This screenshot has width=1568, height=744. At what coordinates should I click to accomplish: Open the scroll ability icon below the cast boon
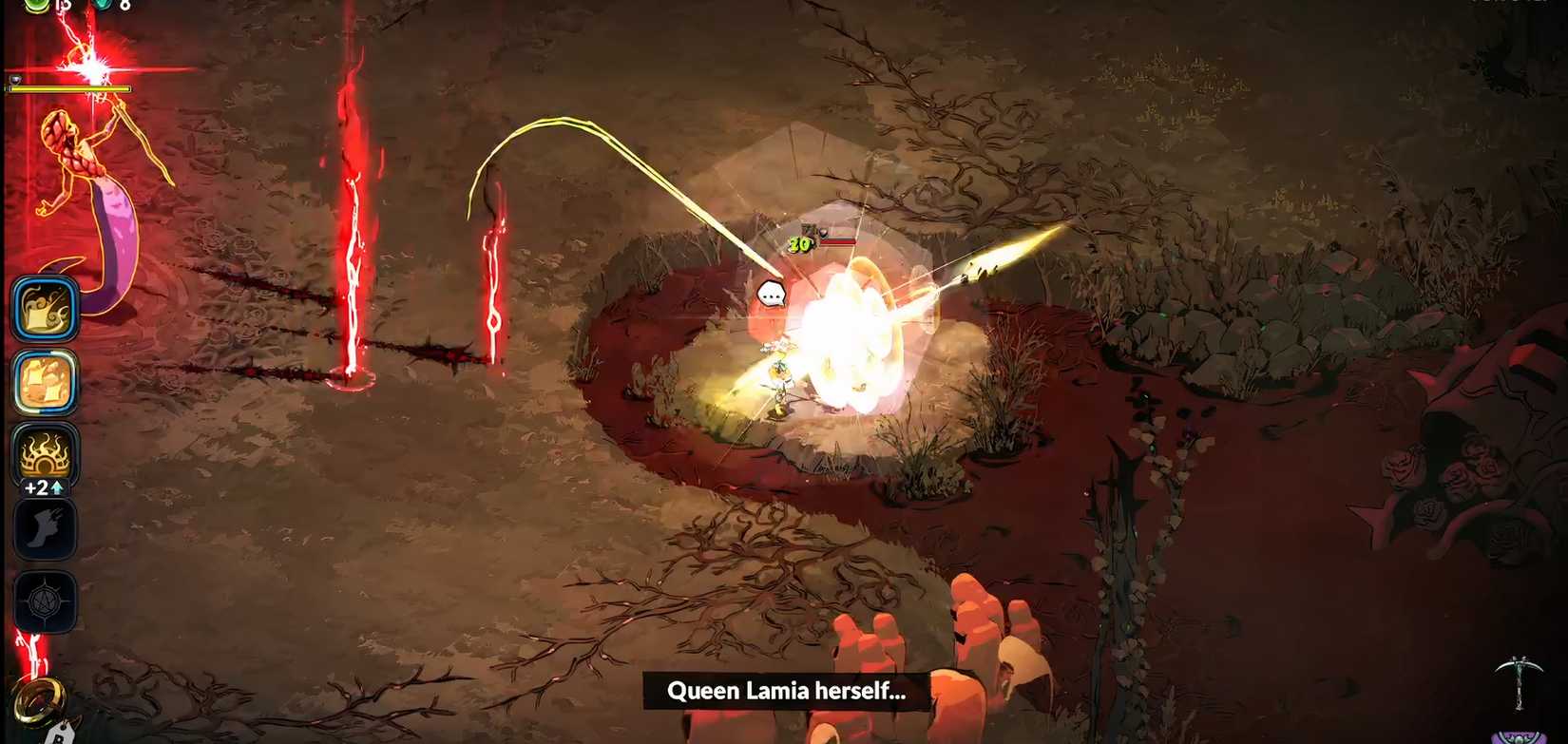[x=44, y=384]
